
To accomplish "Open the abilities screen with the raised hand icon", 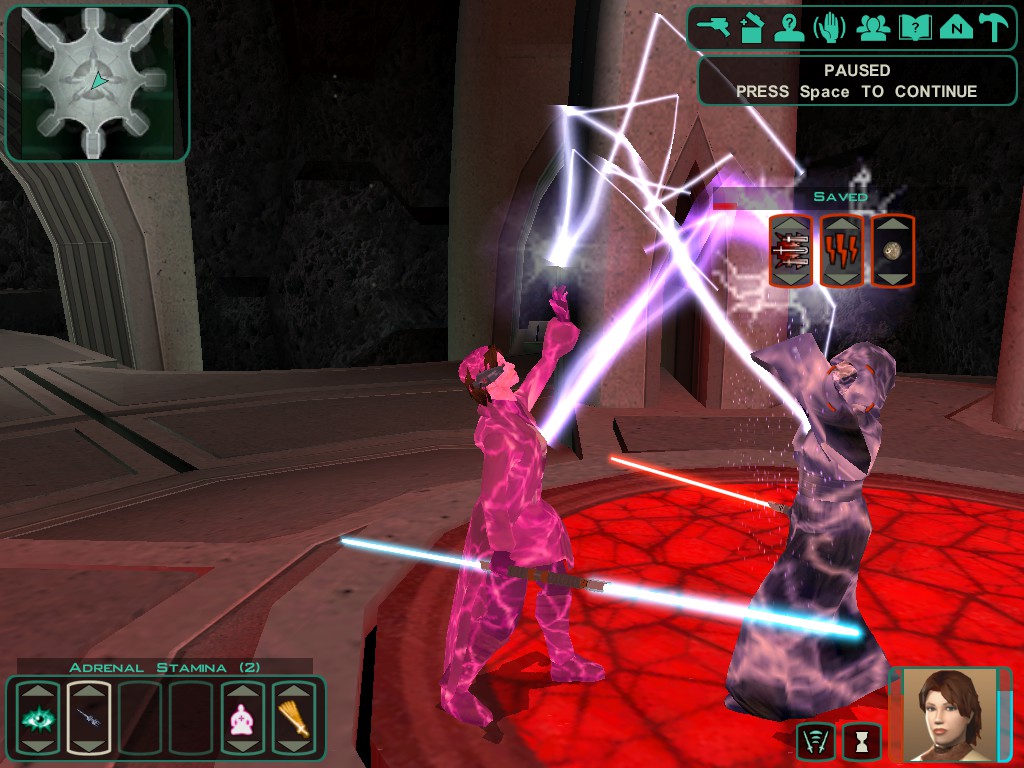I will (829, 28).
